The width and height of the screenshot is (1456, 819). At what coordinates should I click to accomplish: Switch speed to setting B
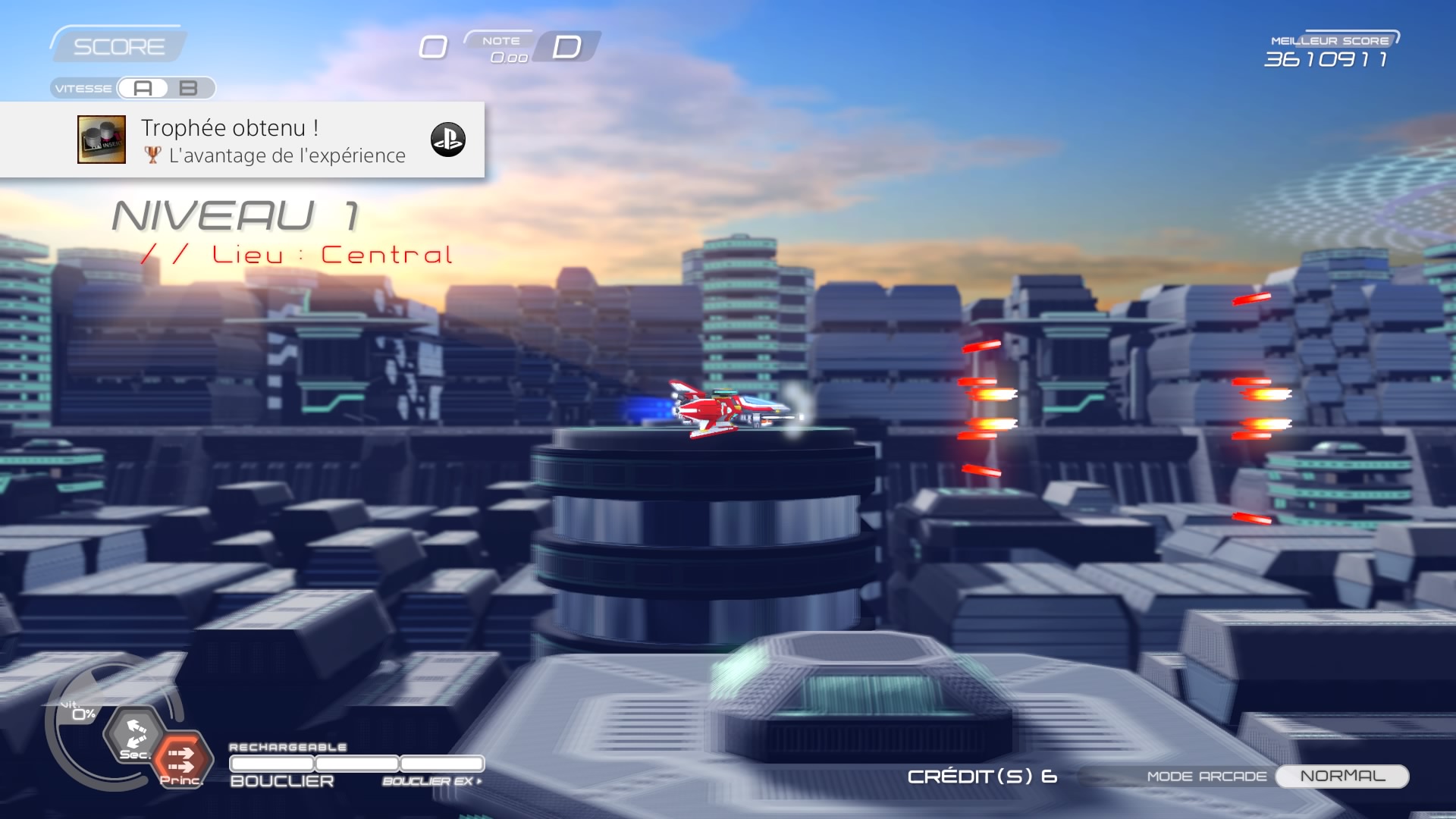pos(188,89)
